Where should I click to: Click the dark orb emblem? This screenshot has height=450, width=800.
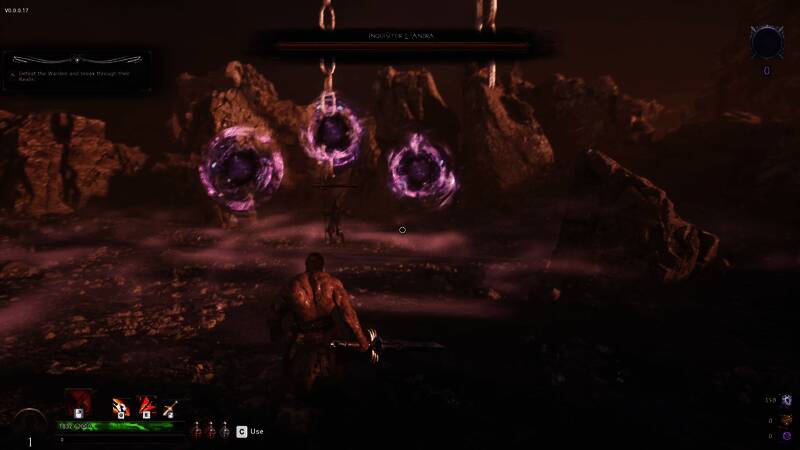point(767,43)
